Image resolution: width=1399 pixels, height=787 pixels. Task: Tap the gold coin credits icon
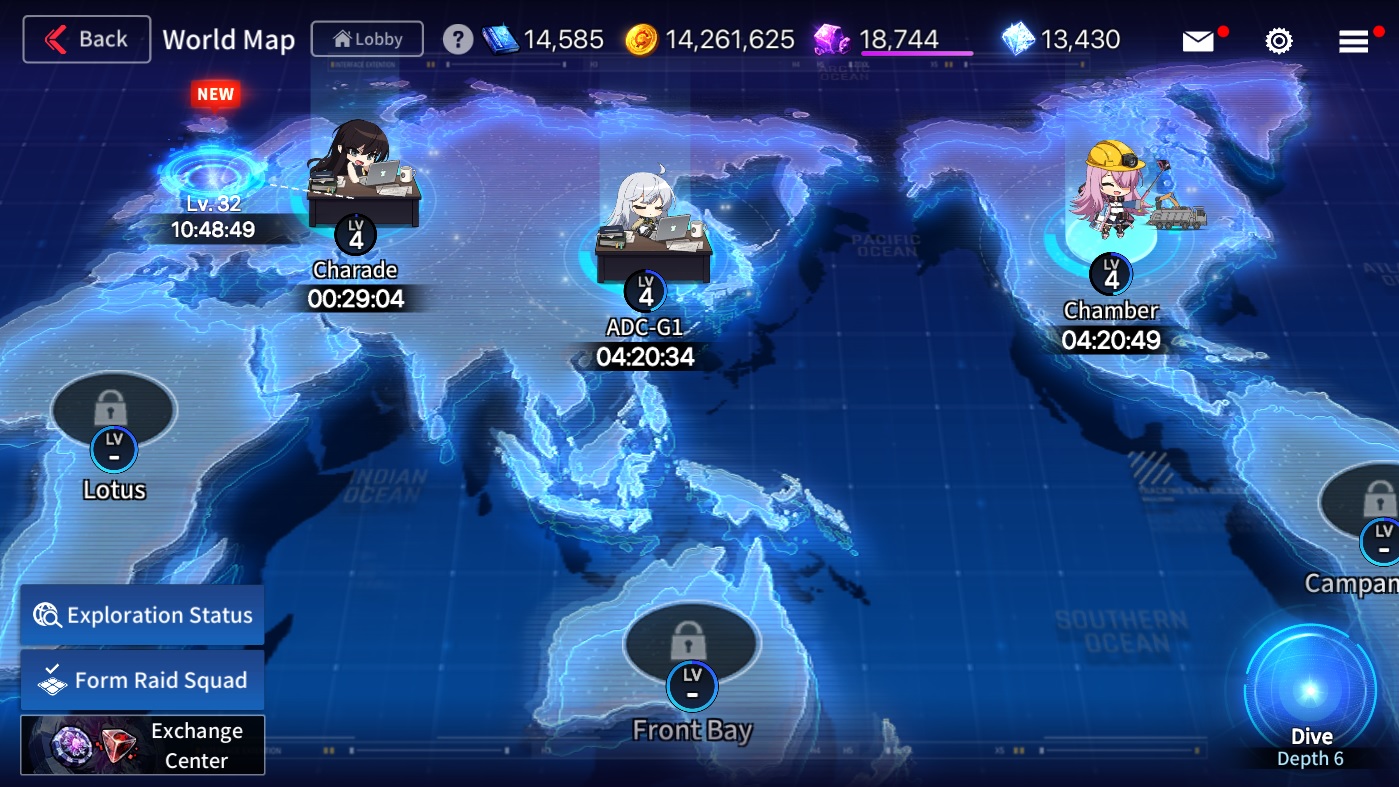click(641, 40)
